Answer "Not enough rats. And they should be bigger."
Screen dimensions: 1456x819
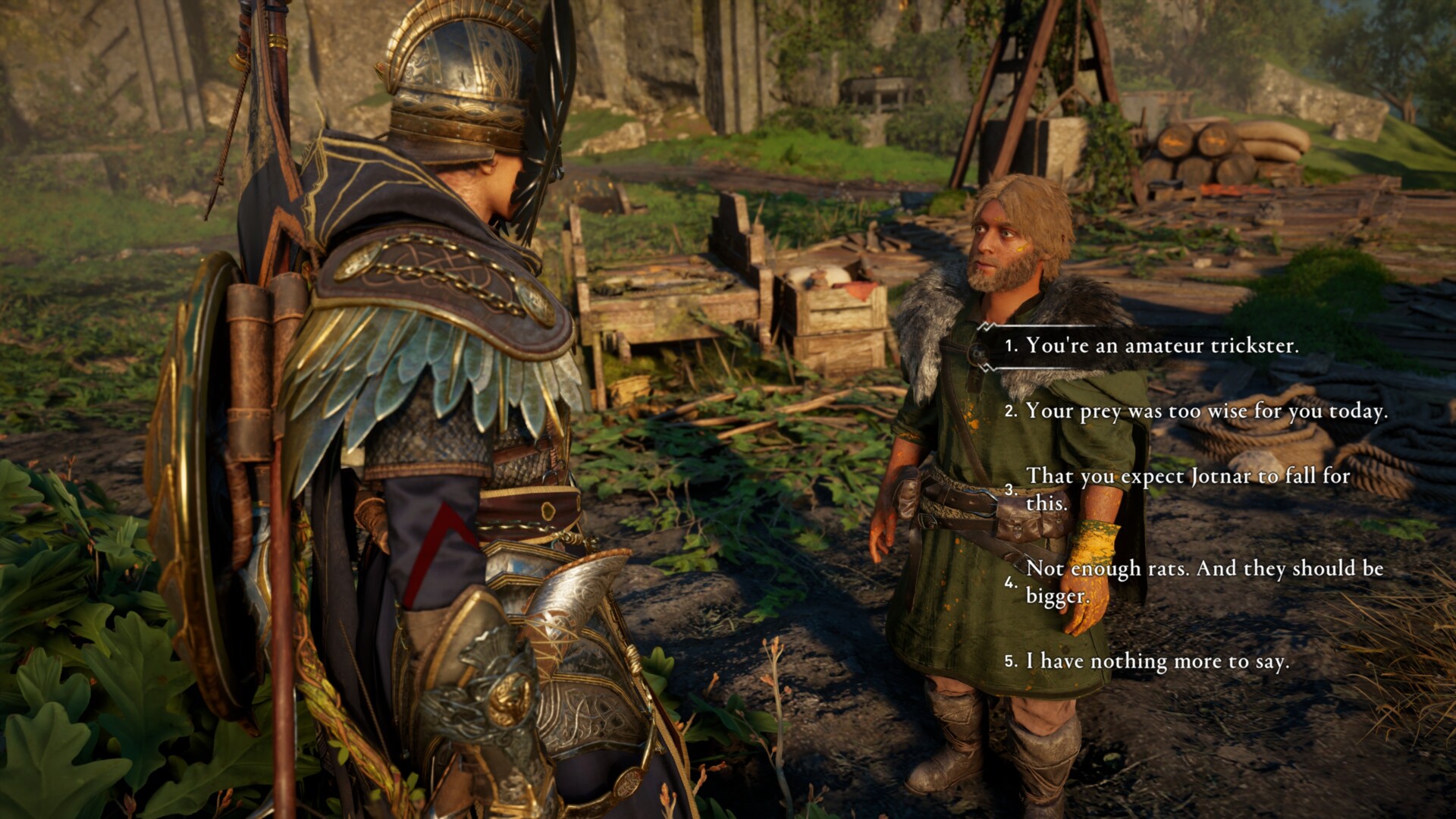(1204, 582)
